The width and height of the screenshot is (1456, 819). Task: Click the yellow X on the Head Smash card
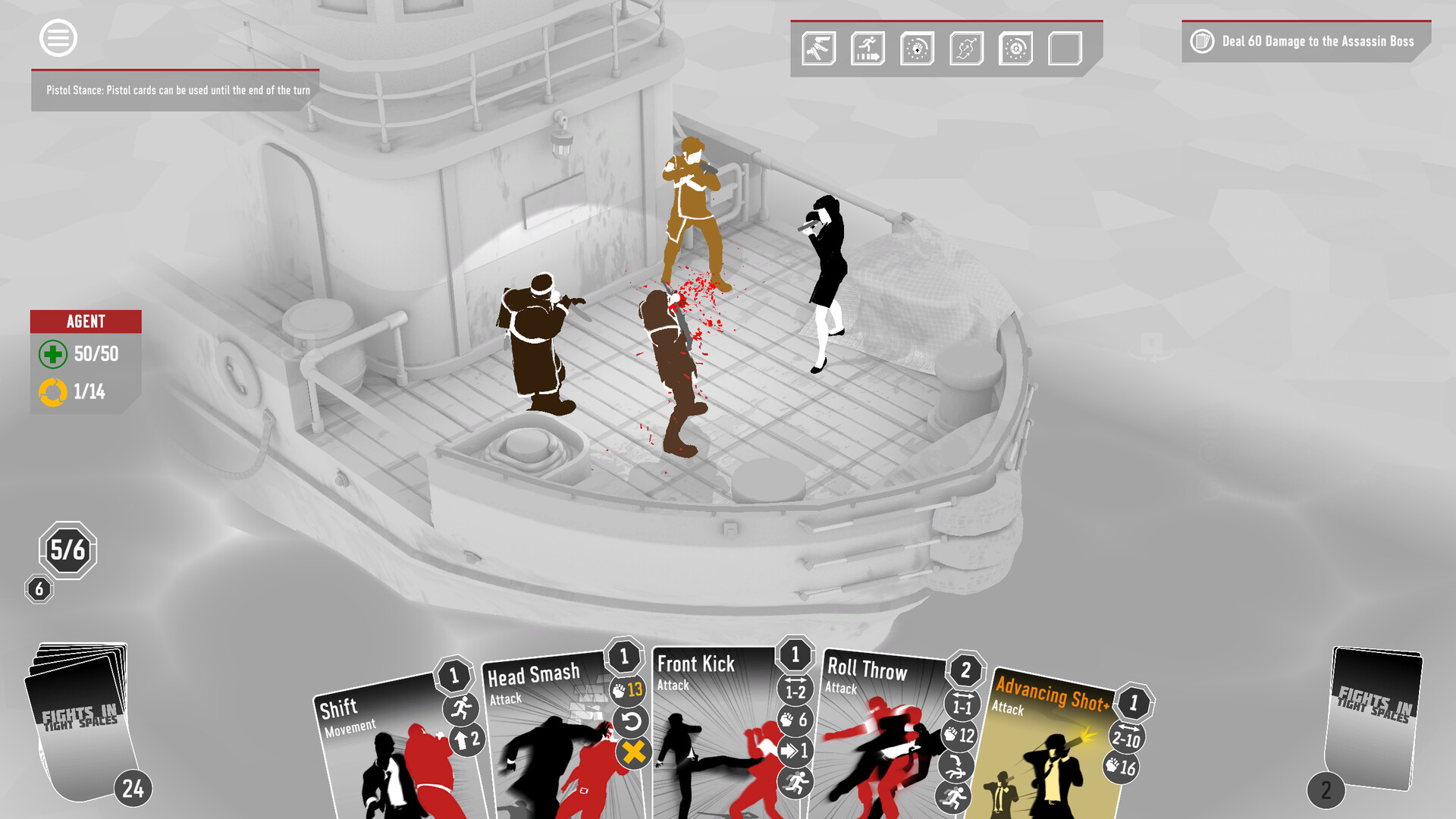tap(635, 754)
